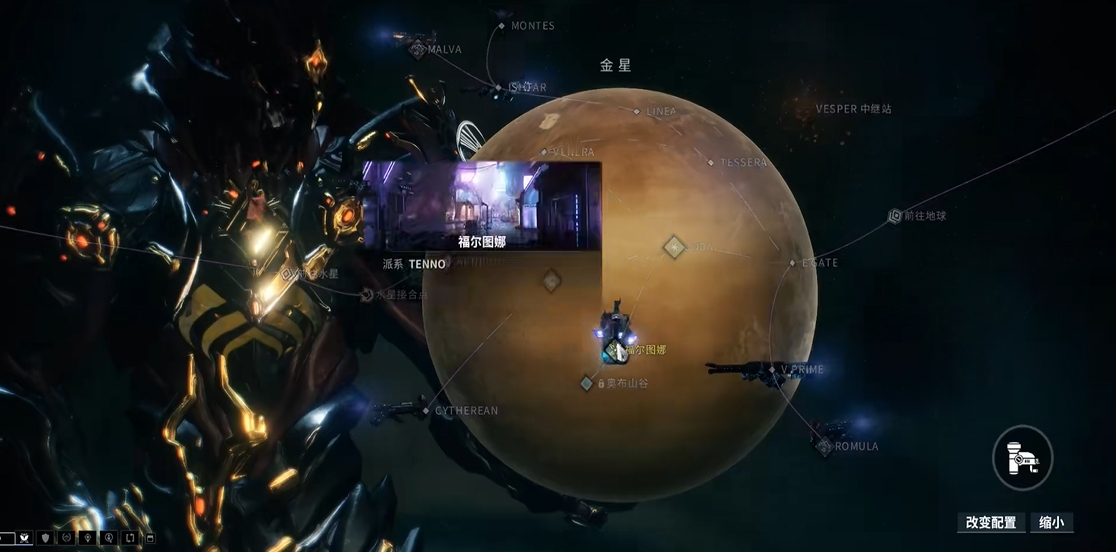Image resolution: width=1116 pixels, height=552 pixels.
Task: Click the crossed-swords icon in bottom toolbar
Action: (x=23, y=539)
